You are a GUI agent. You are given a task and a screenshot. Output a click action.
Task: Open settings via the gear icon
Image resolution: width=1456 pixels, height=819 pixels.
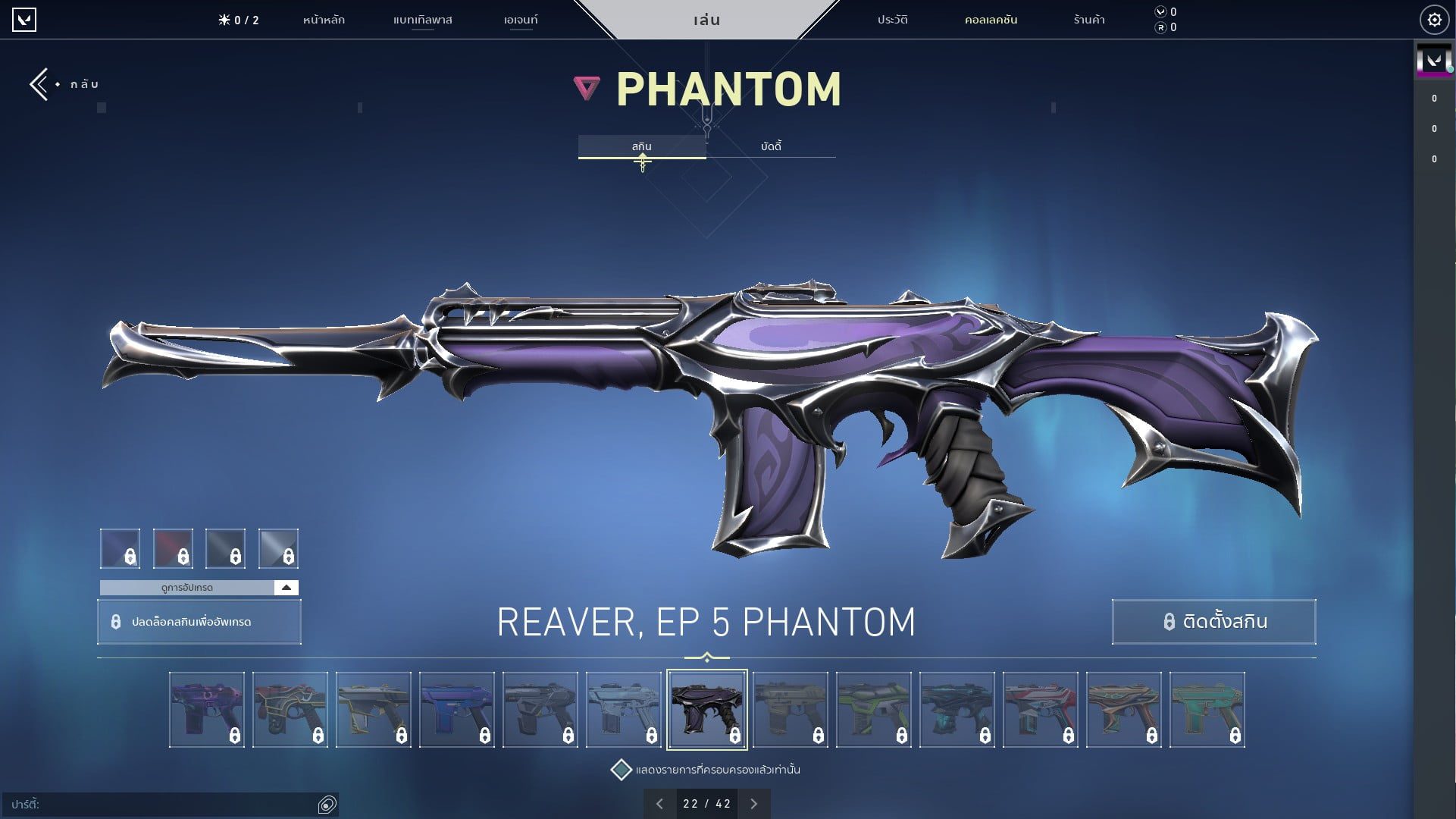click(1435, 20)
